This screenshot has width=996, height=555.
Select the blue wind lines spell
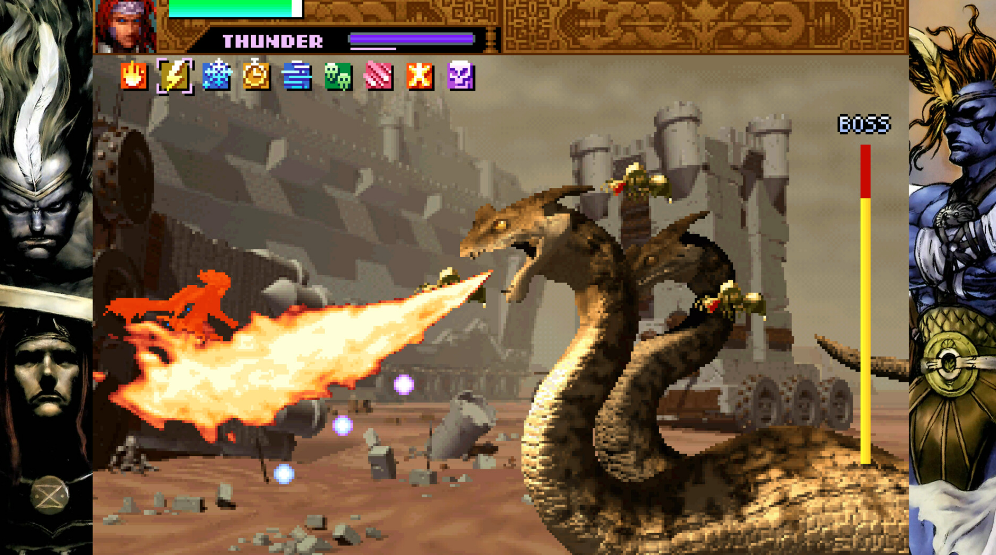pos(297,76)
